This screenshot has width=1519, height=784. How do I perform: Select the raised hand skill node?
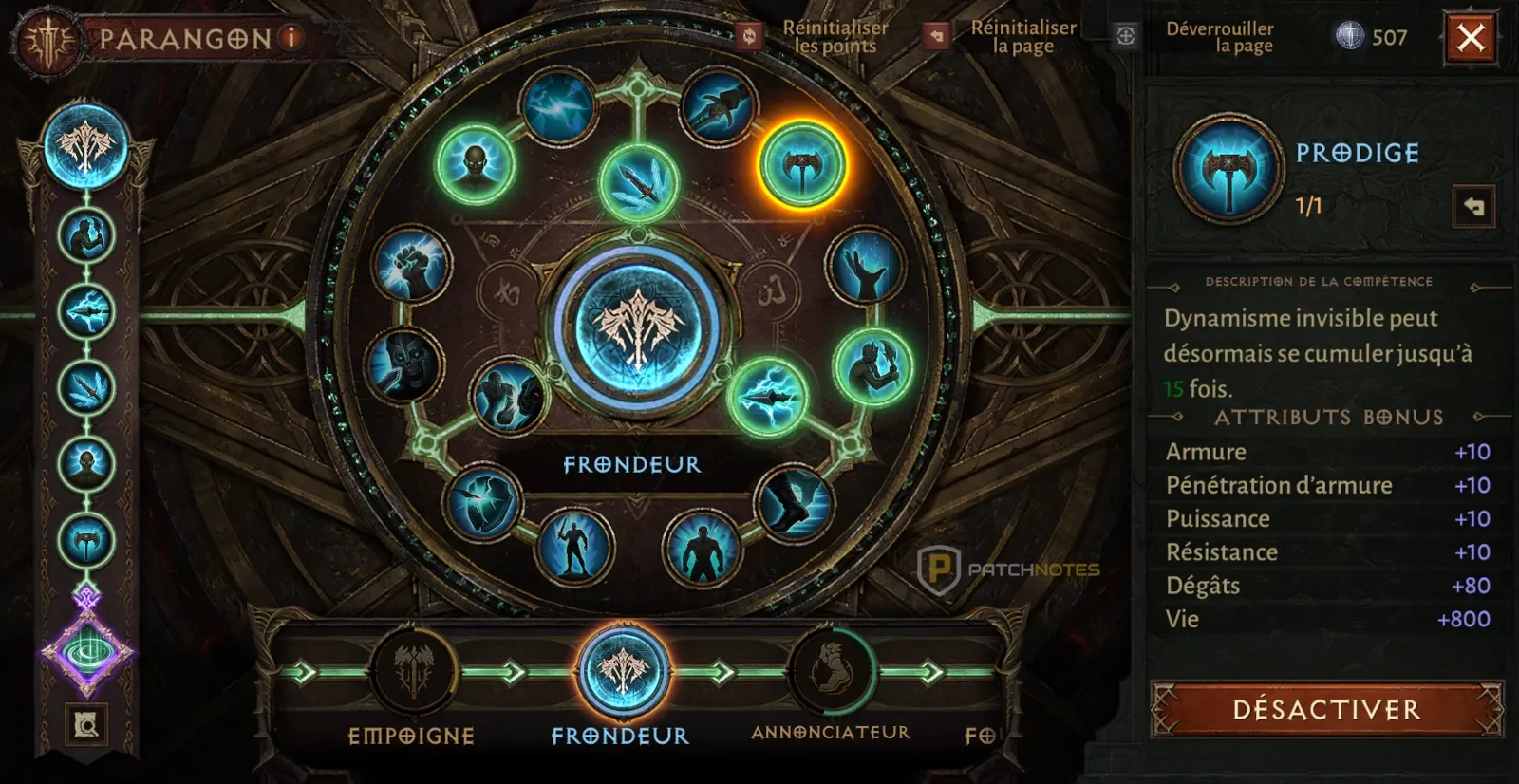(865, 267)
